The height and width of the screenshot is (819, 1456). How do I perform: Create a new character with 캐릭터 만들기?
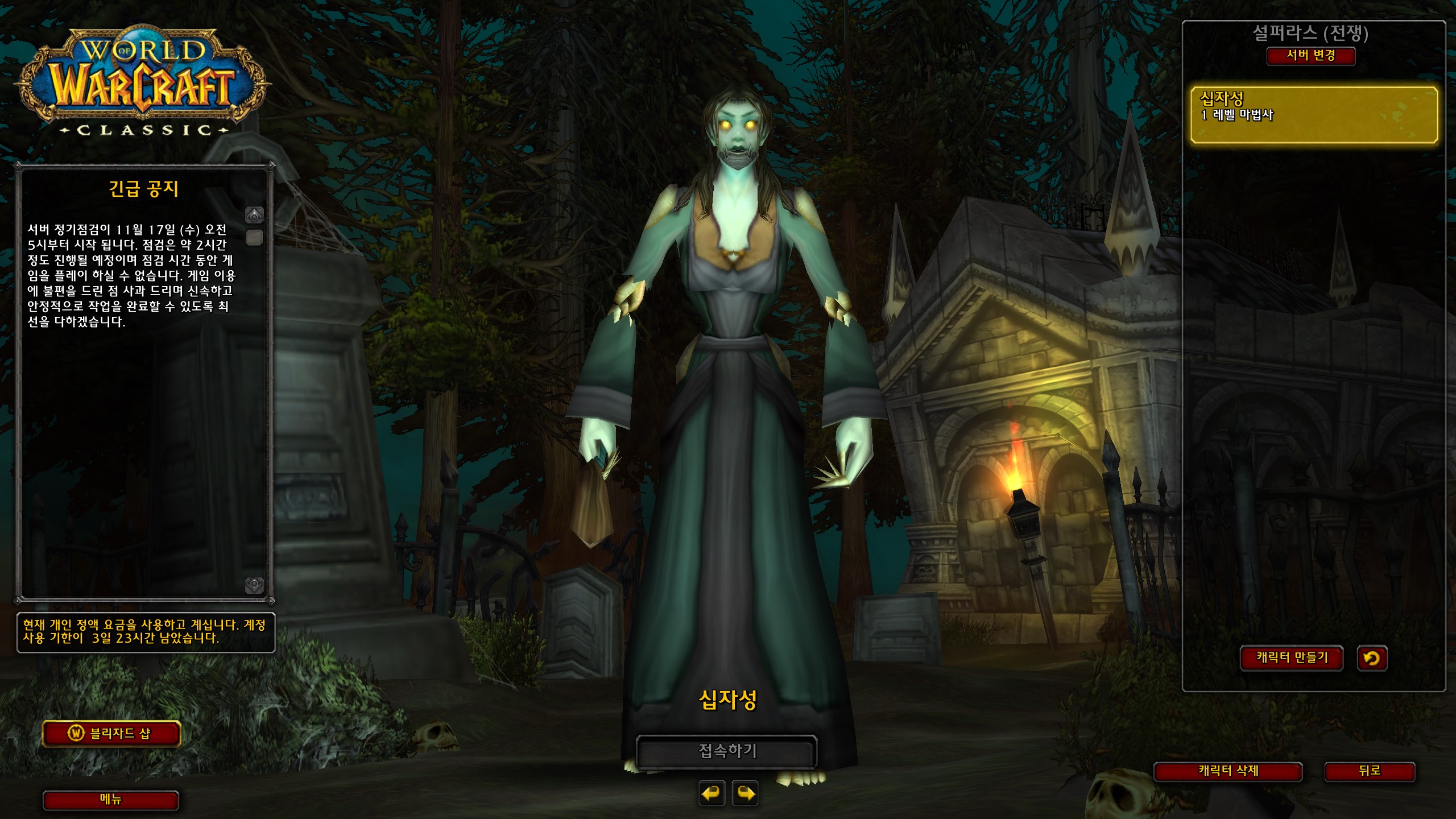click(1292, 658)
